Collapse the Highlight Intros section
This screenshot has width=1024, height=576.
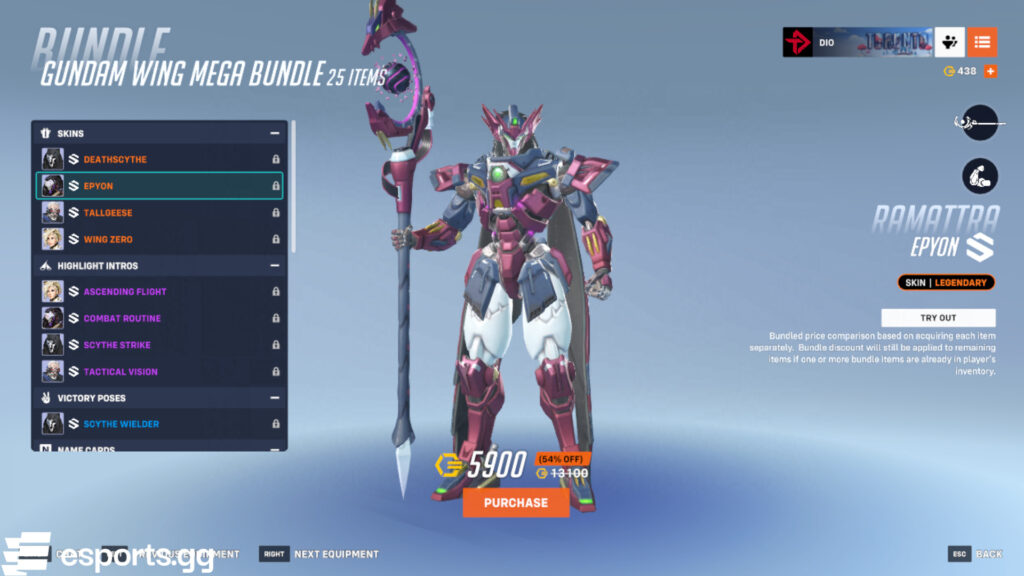tap(274, 266)
